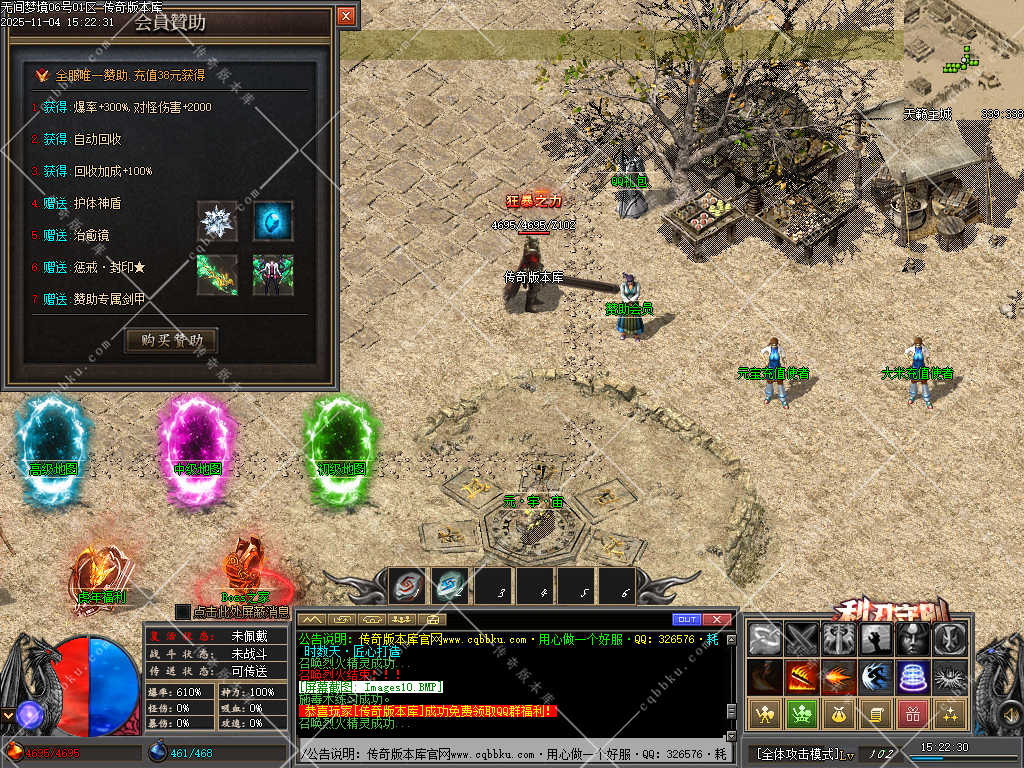
Task: Open the scroll quest log icon
Action: [x=875, y=714]
